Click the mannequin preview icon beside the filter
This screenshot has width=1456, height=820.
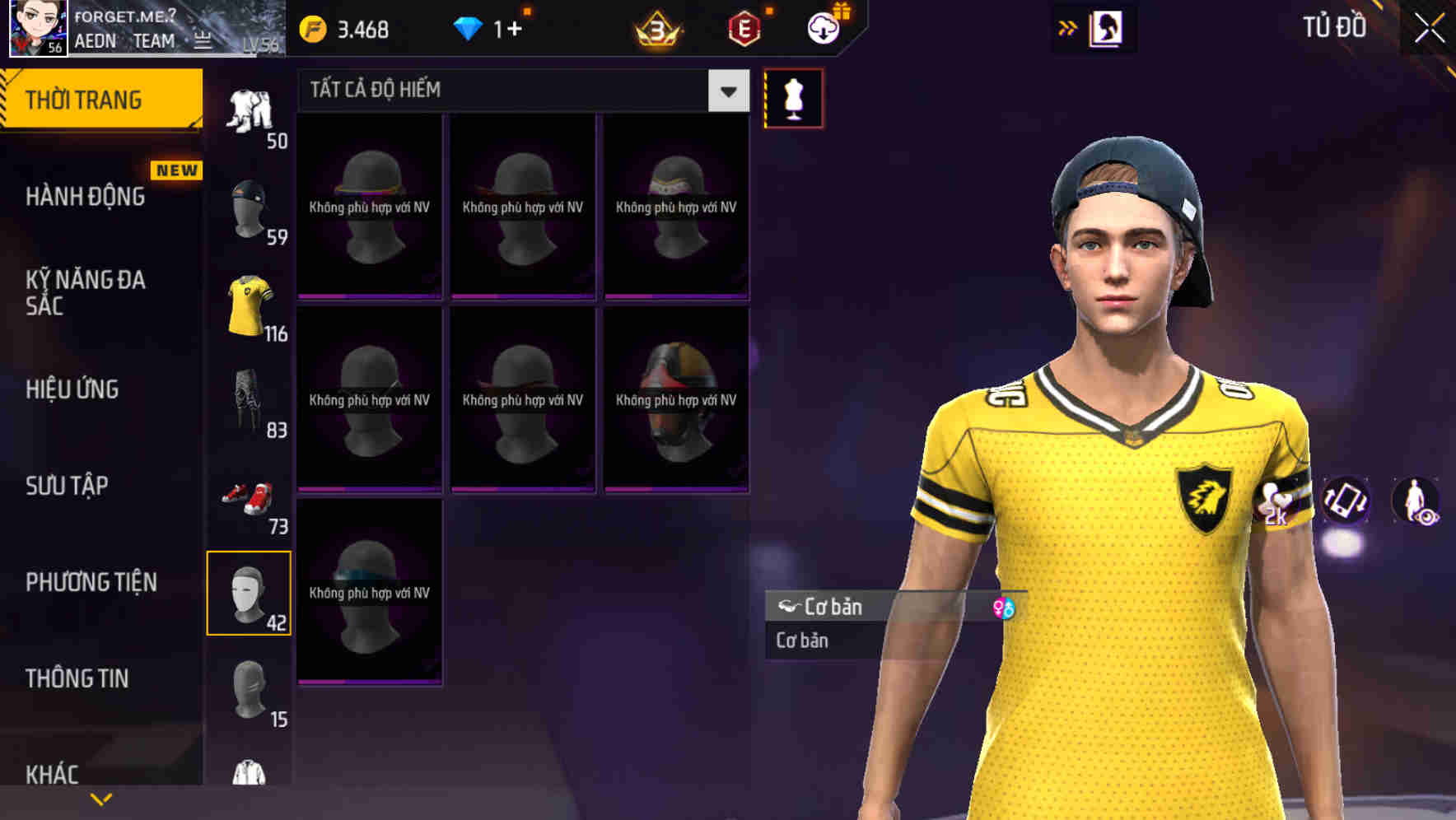click(x=793, y=97)
